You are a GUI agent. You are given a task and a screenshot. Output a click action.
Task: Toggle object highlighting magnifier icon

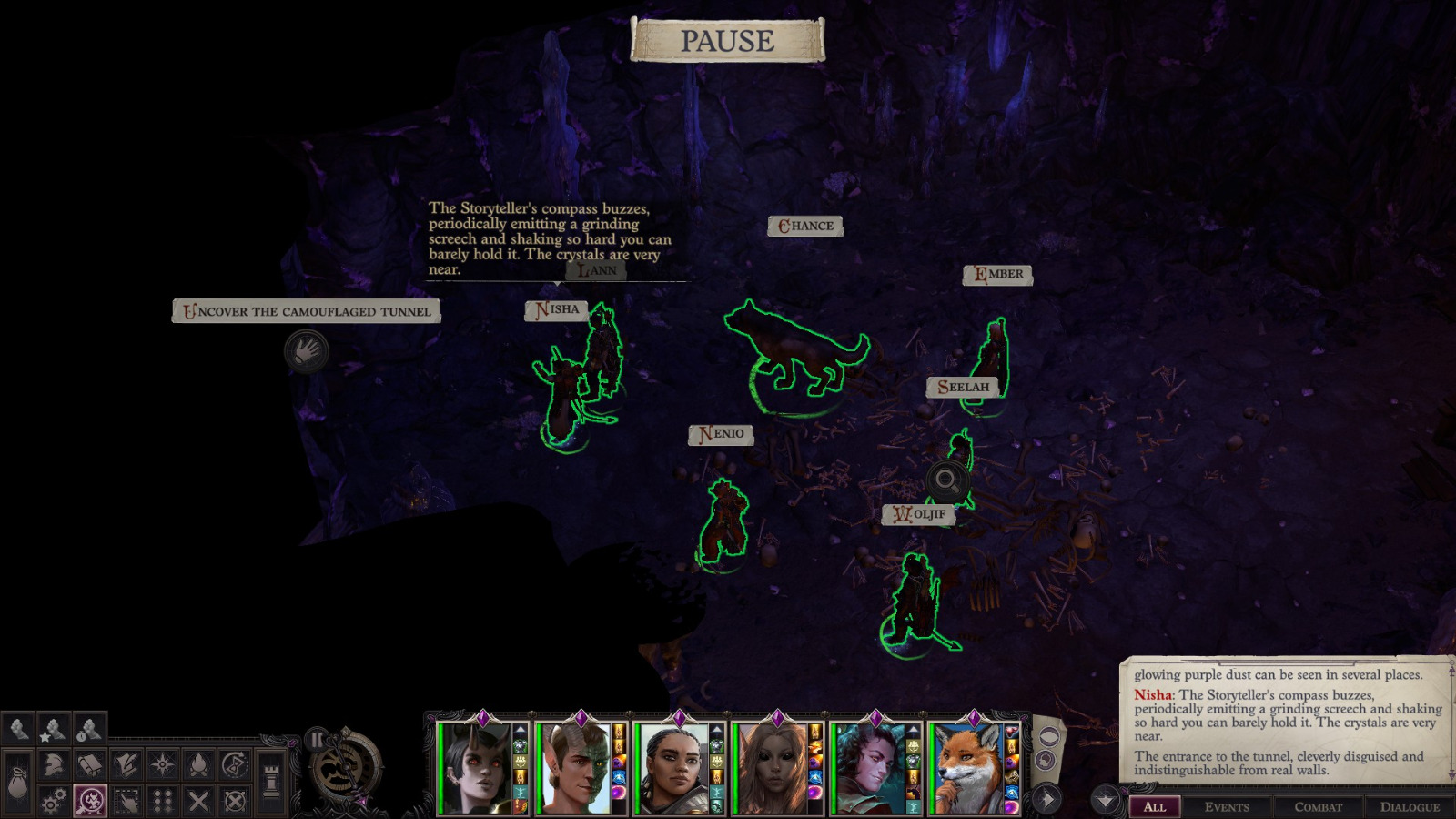pyautogui.click(x=90, y=800)
